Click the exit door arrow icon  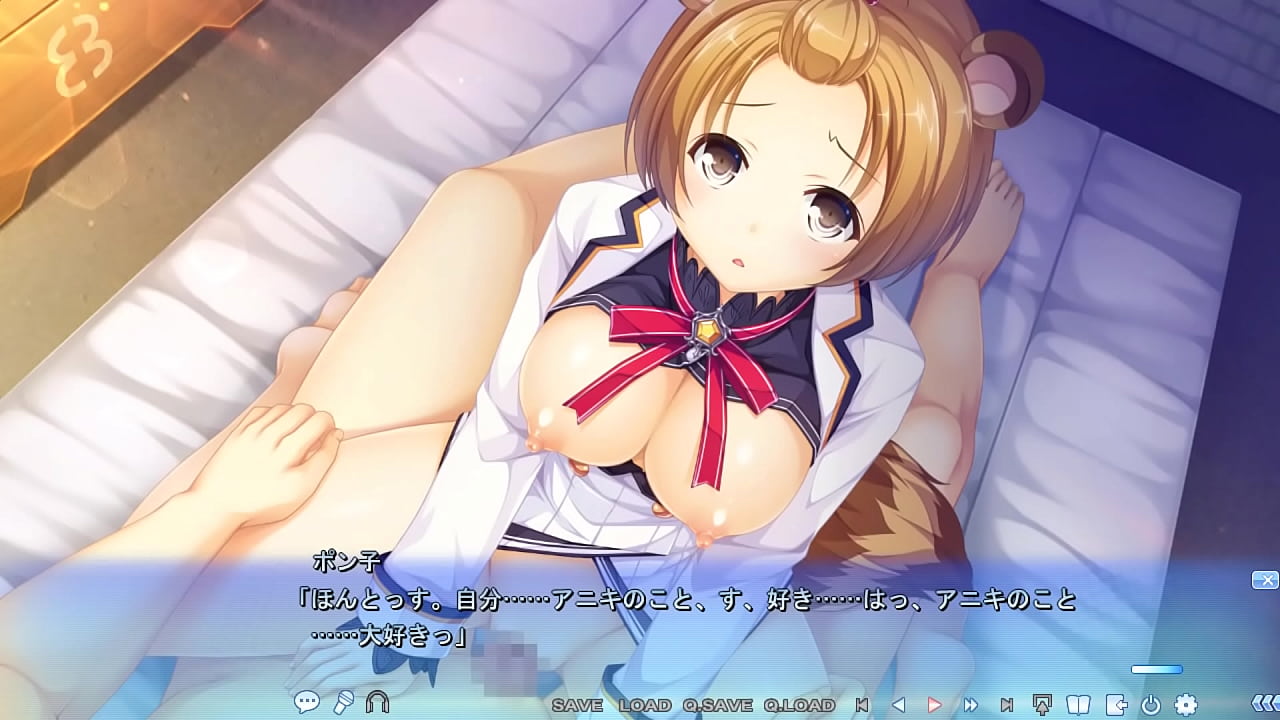tap(1115, 704)
